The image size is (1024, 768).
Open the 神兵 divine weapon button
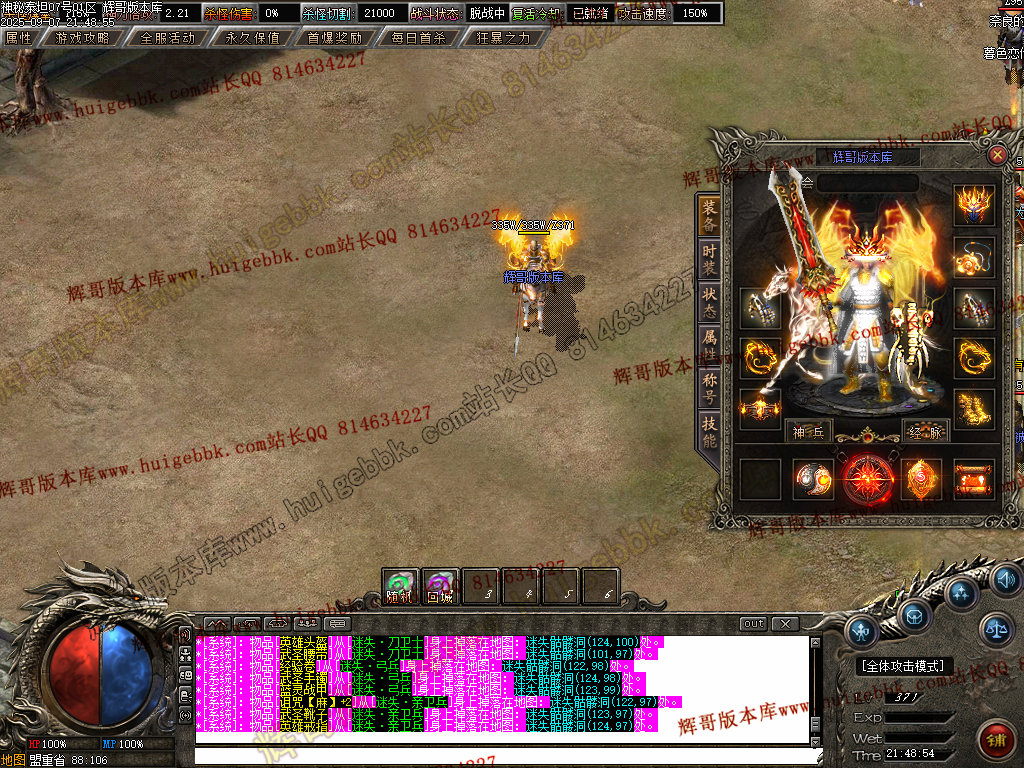[x=808, y=431]
